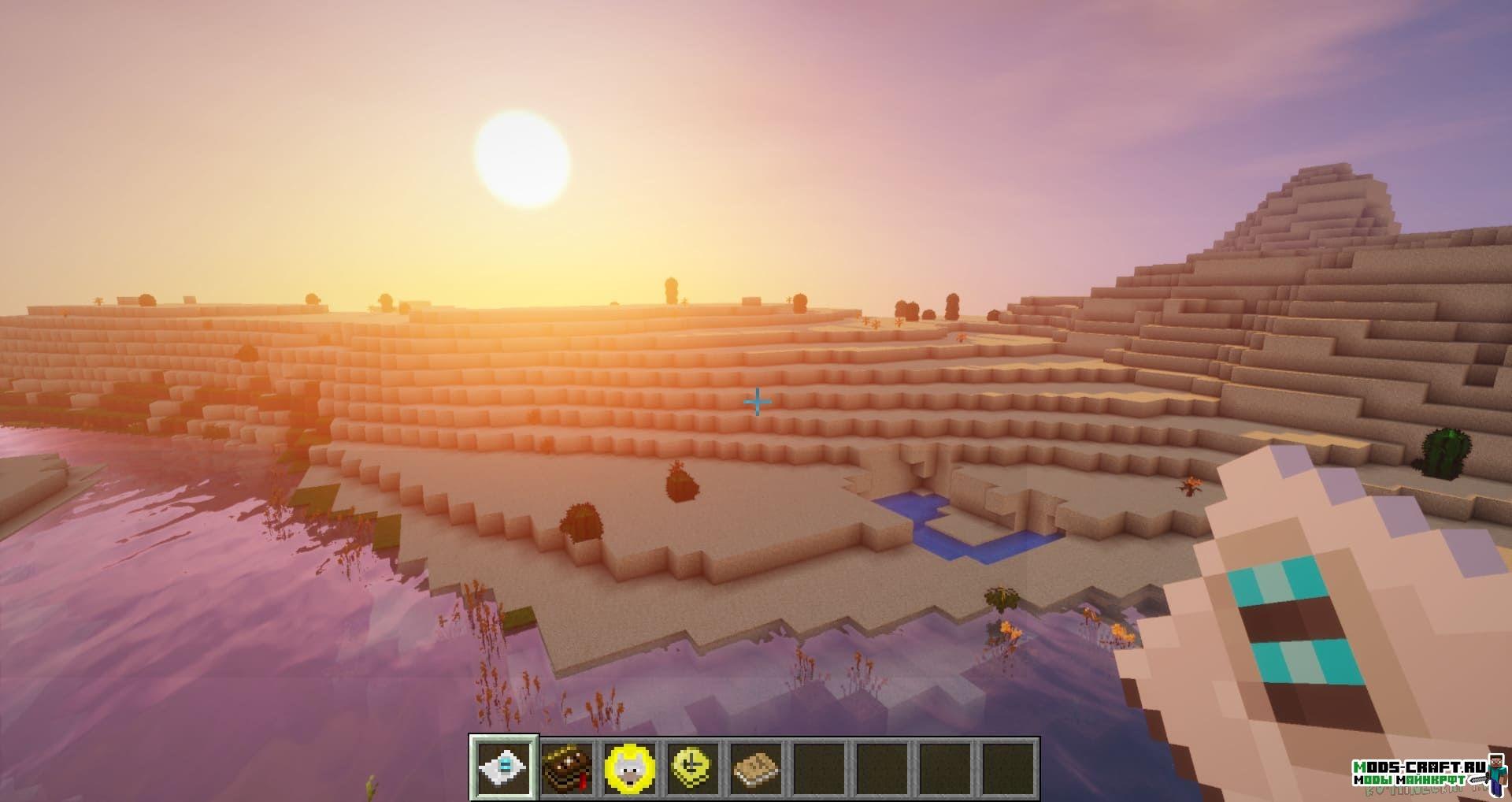Select the yellow clock coin slot
Viewport: 1512px width, 802px height.
692,770
